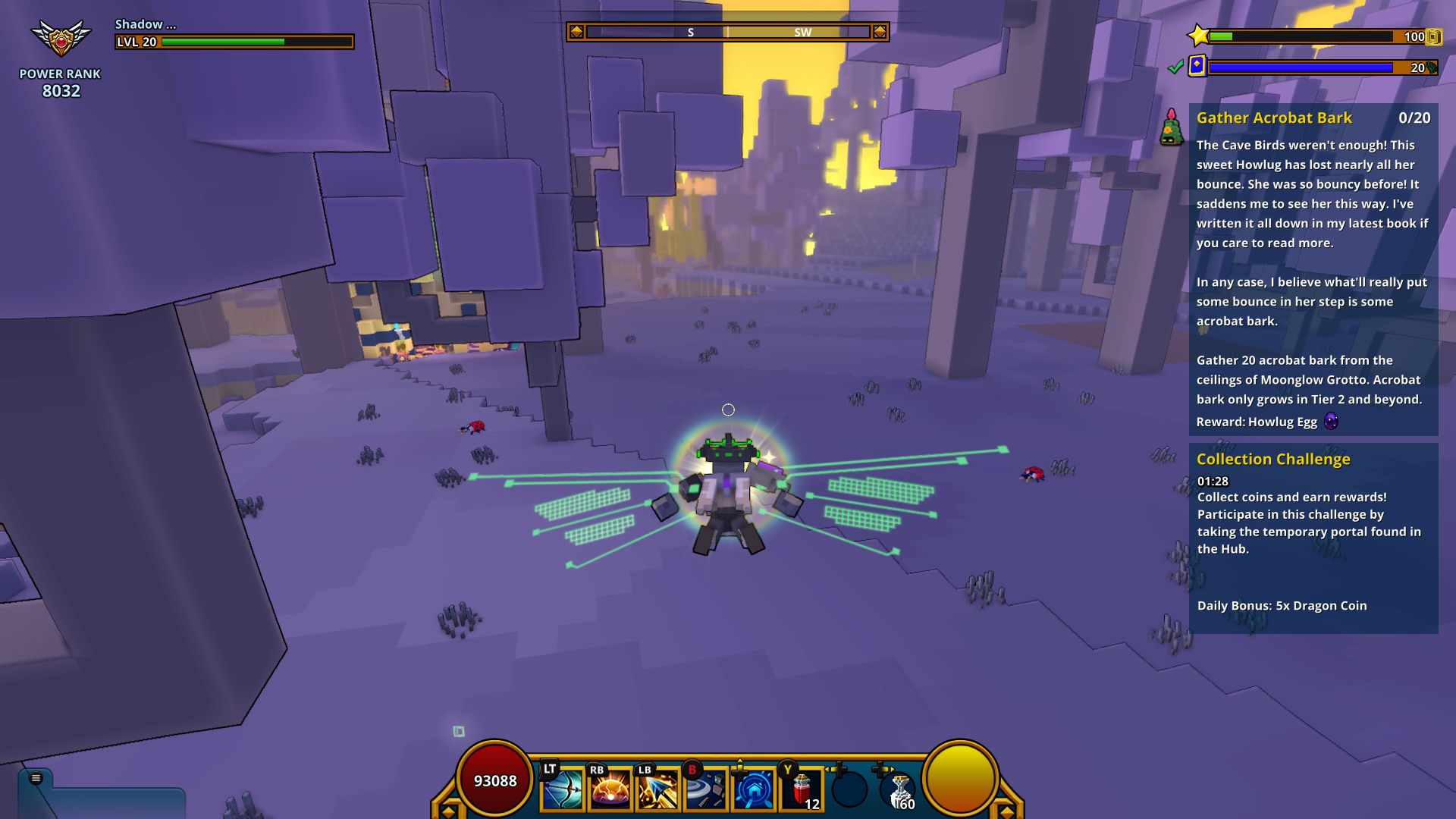Drink the red flask bound to Y
Screen dimensions: 1456x819
tap(802, 790)
